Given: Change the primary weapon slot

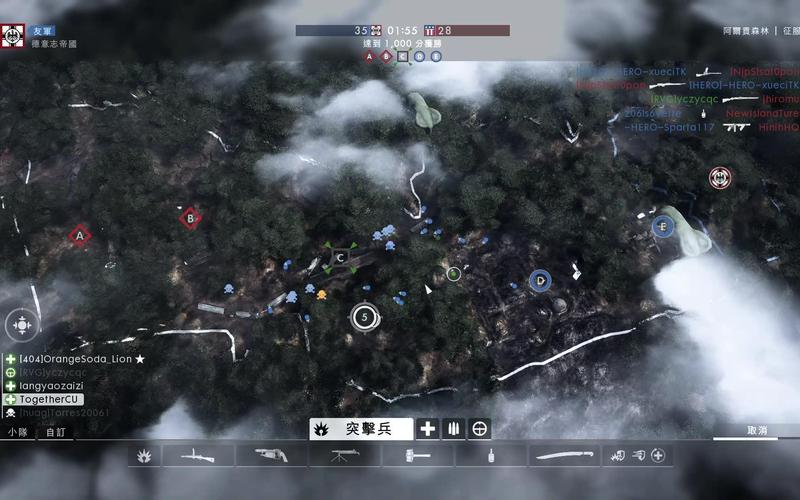Looking at the screenshot, I should pyautogui.click(x=198, y=456).
